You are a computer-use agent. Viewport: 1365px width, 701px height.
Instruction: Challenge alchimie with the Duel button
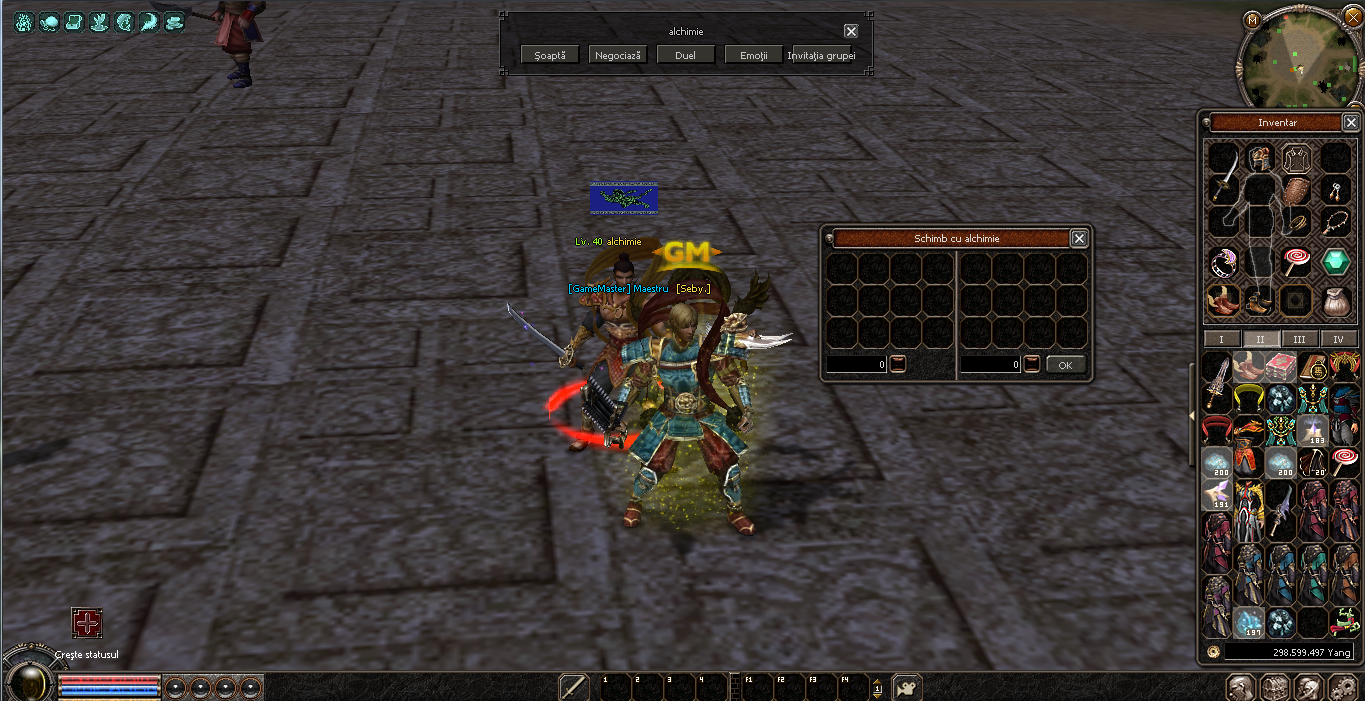[685, 55]
